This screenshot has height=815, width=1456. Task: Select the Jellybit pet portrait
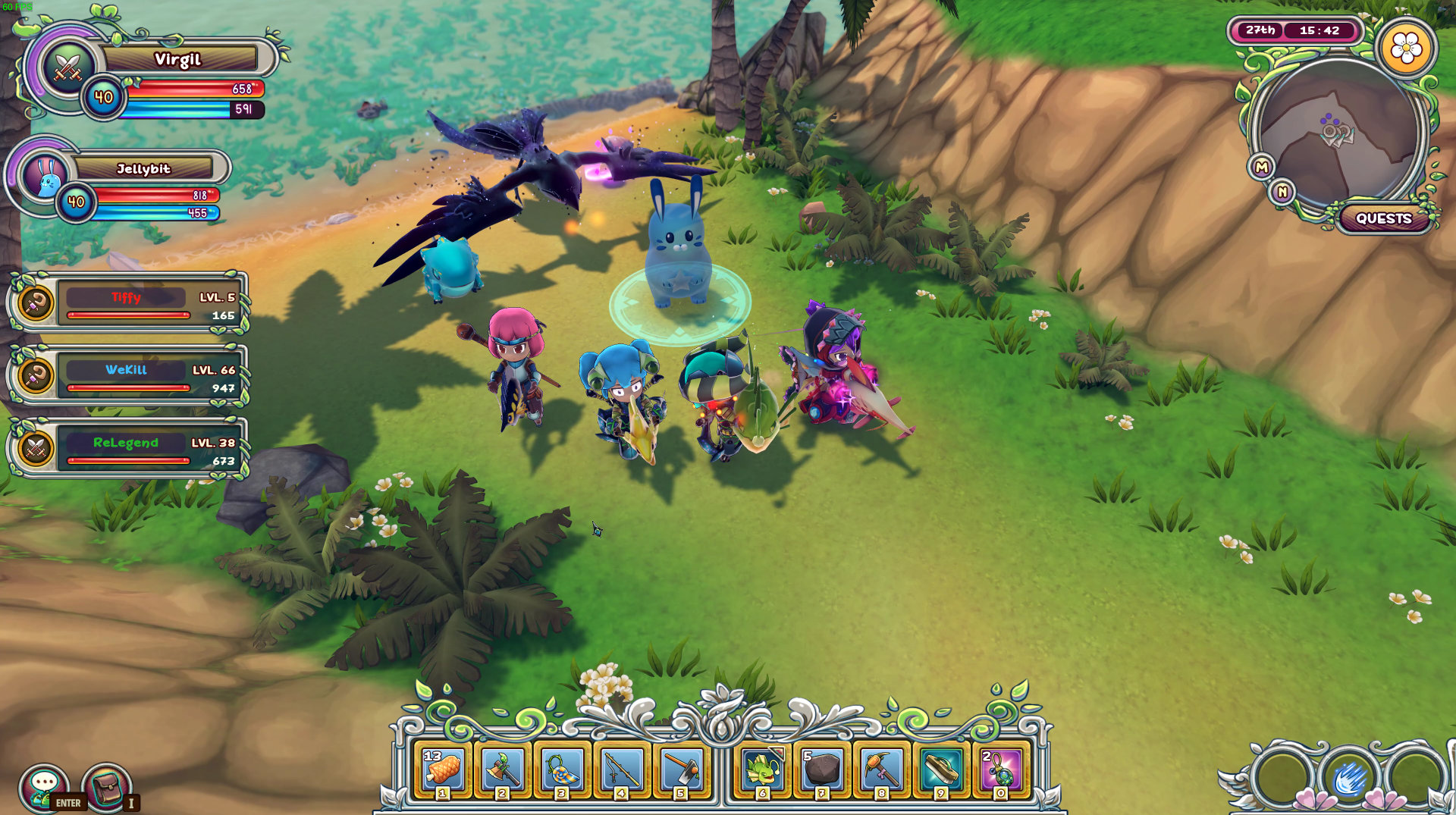[47, 176]
